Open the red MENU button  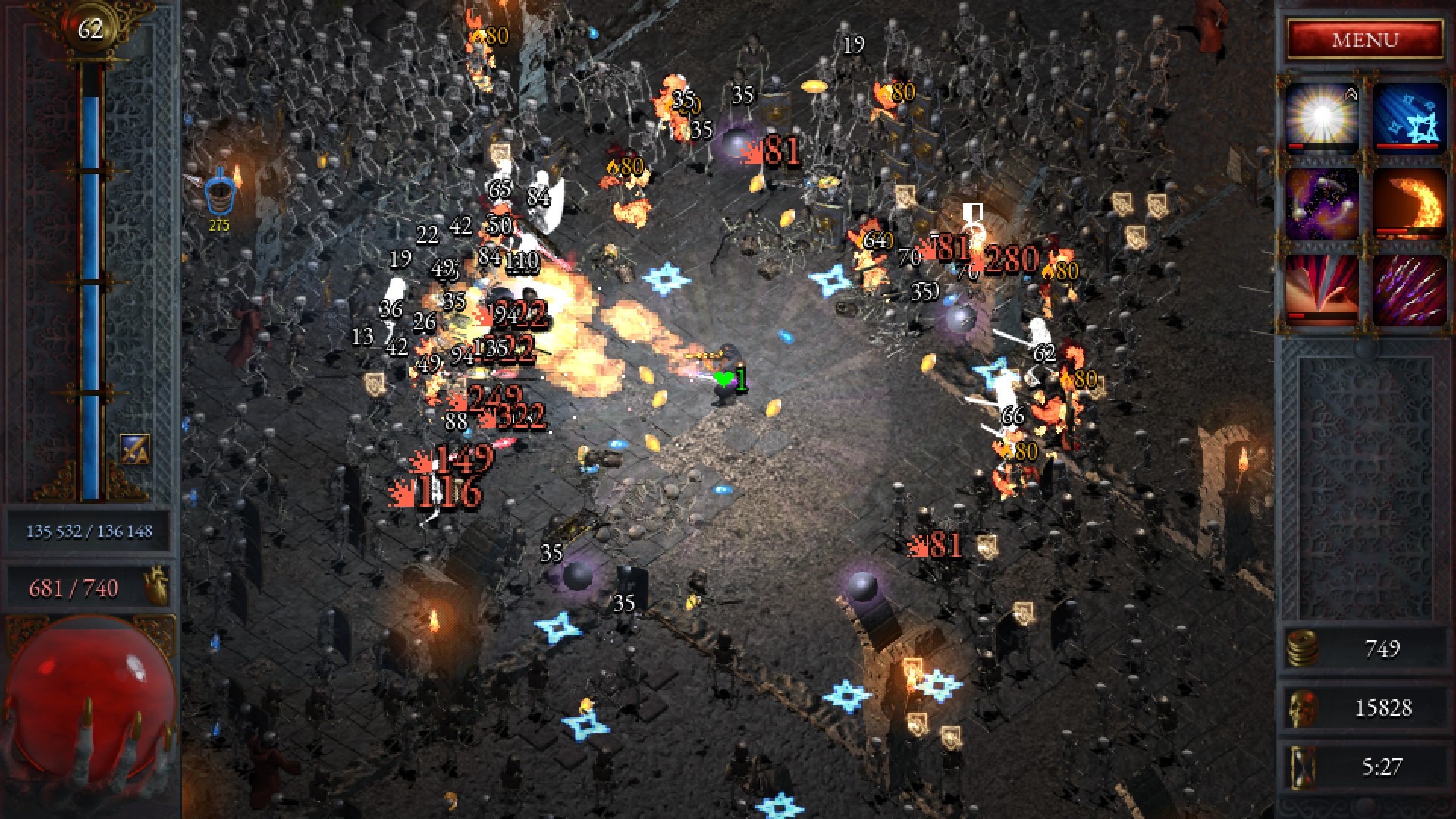coord(1365,39)
